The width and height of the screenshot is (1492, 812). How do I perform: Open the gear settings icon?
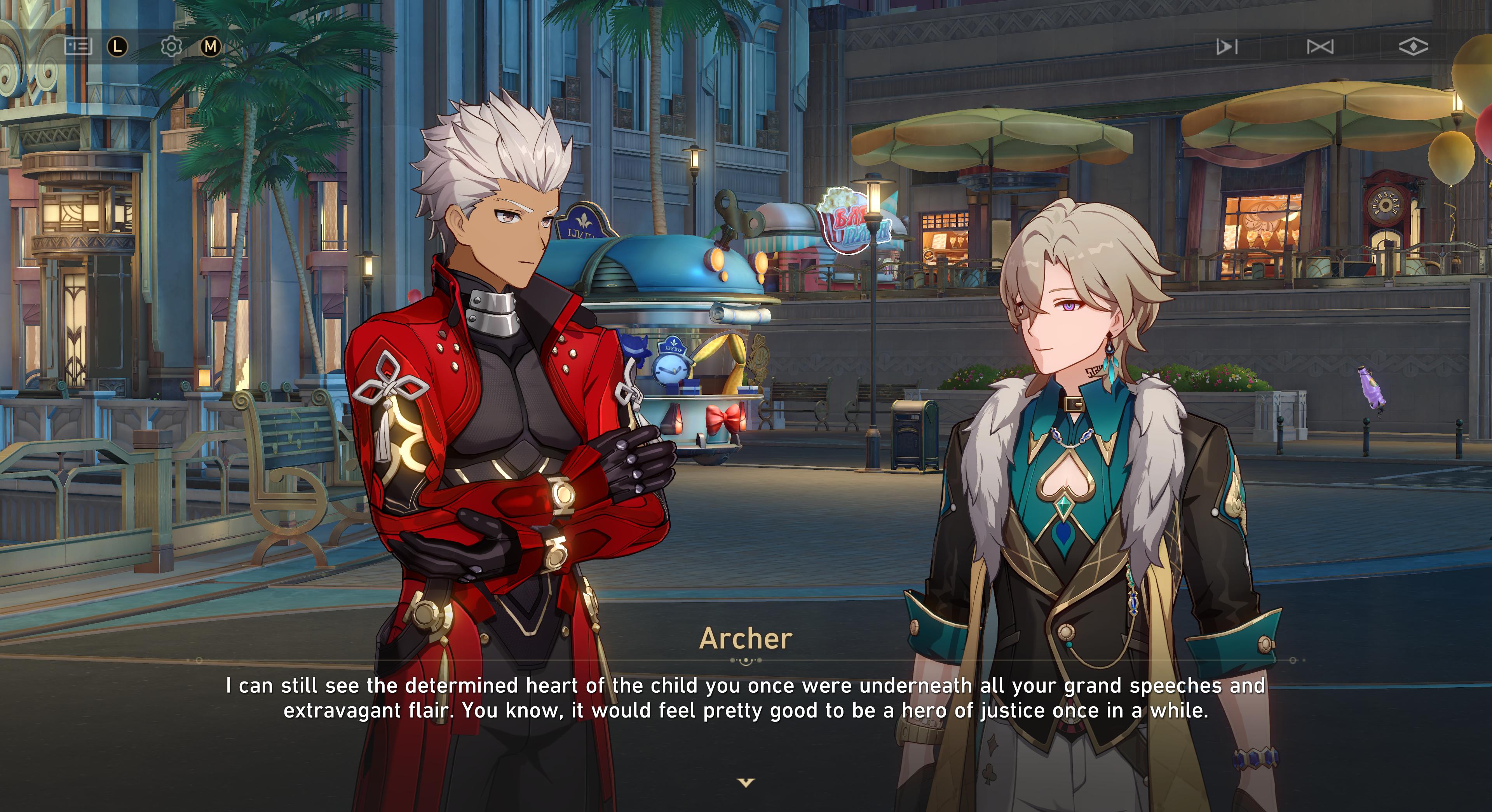[x=171, y=46]
